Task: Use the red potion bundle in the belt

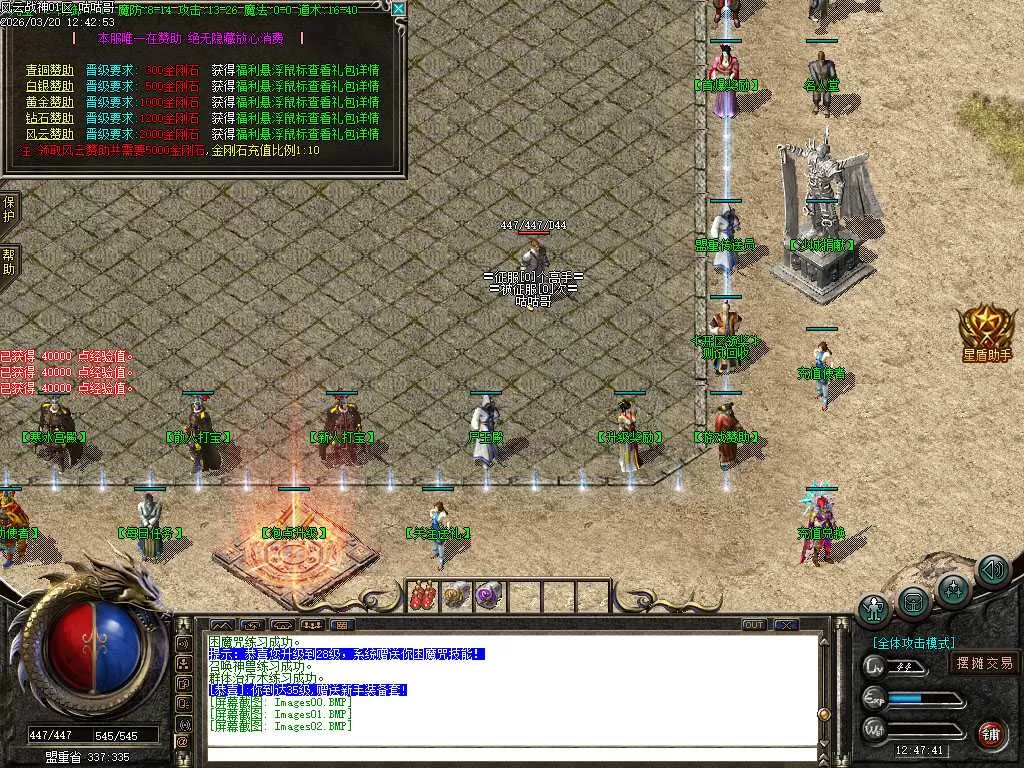Action: pyautogui.click(x=424, y=596)
